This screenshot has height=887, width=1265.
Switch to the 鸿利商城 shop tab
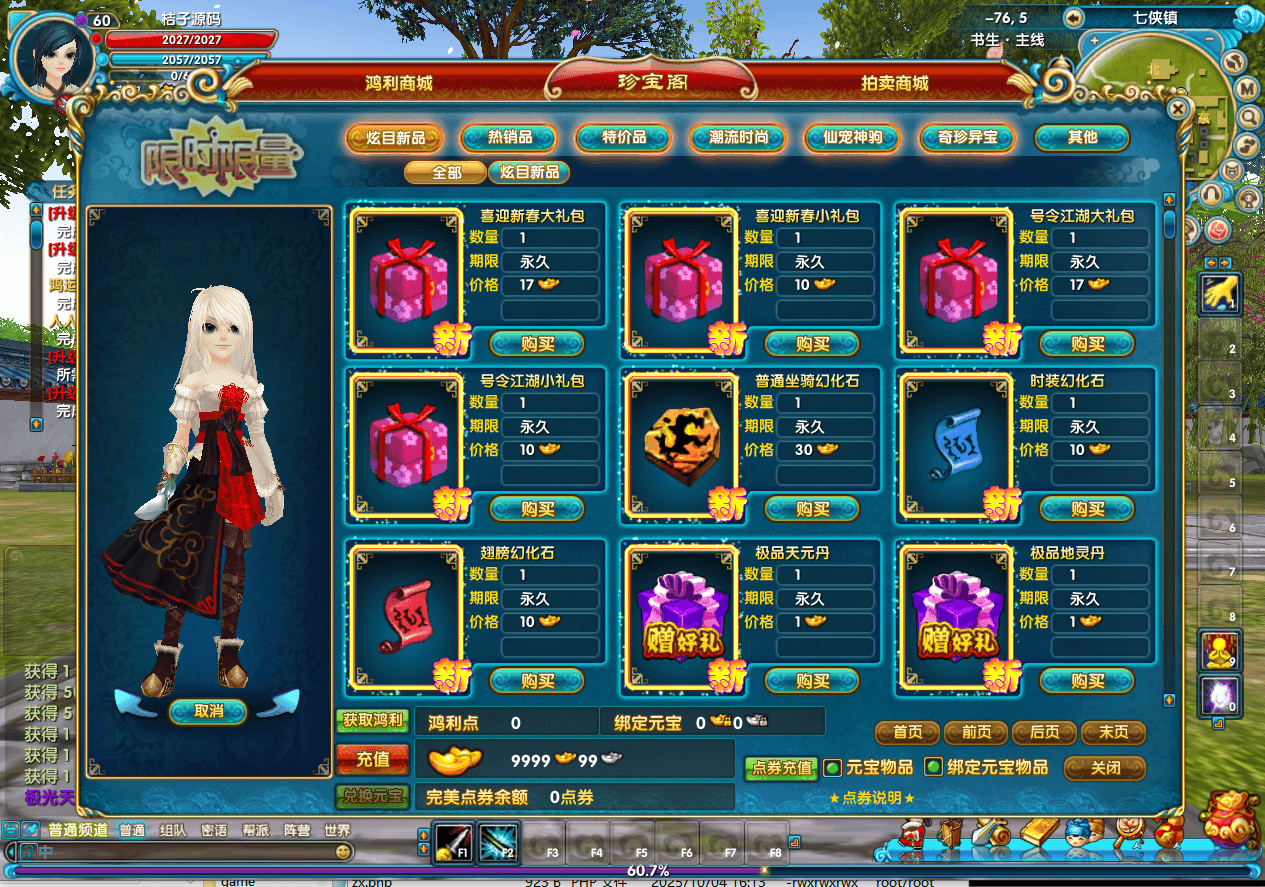pyautogui.click(x=398, y=84)
